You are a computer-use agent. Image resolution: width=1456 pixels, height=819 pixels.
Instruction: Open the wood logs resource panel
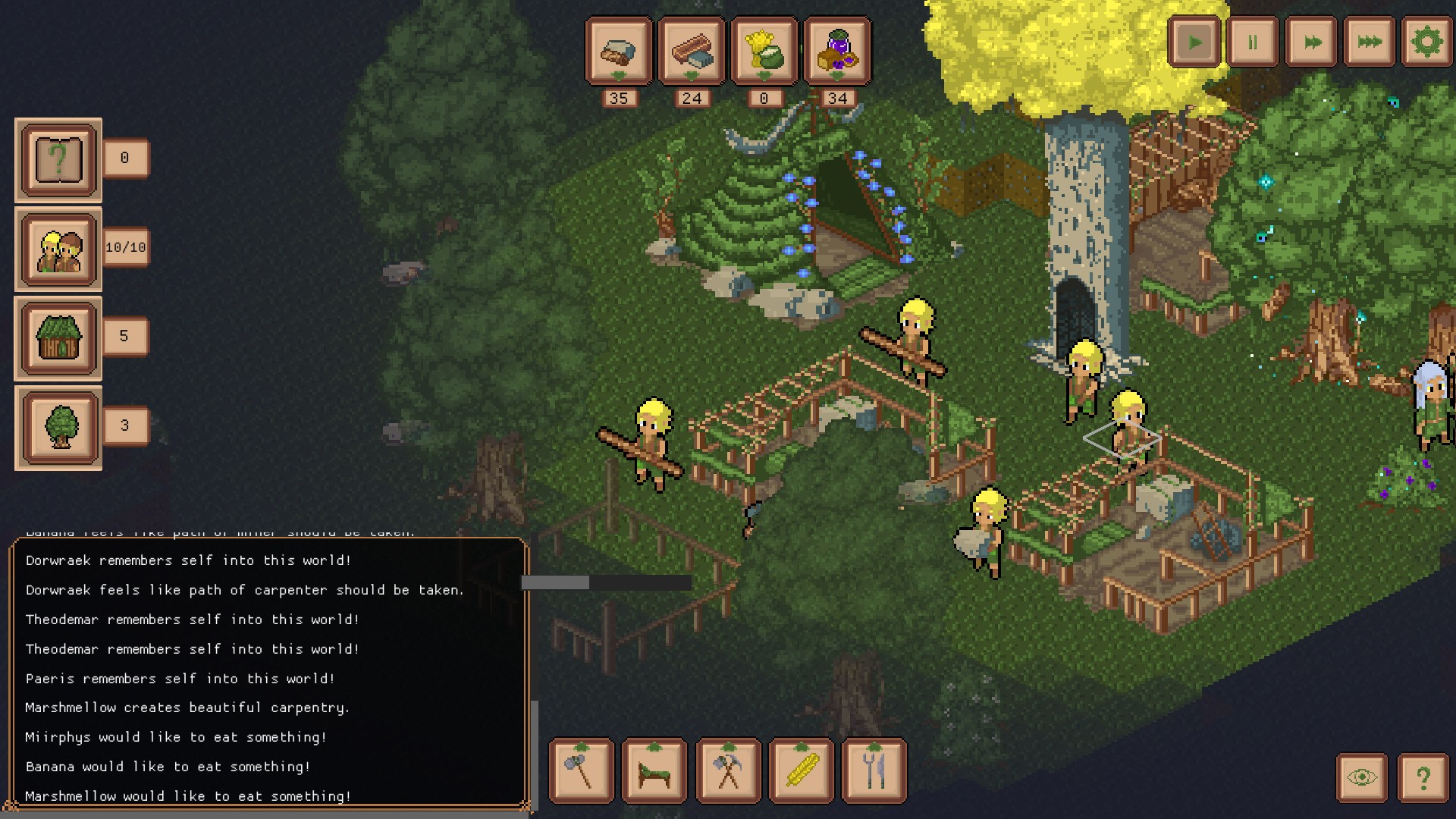point(692,51)
